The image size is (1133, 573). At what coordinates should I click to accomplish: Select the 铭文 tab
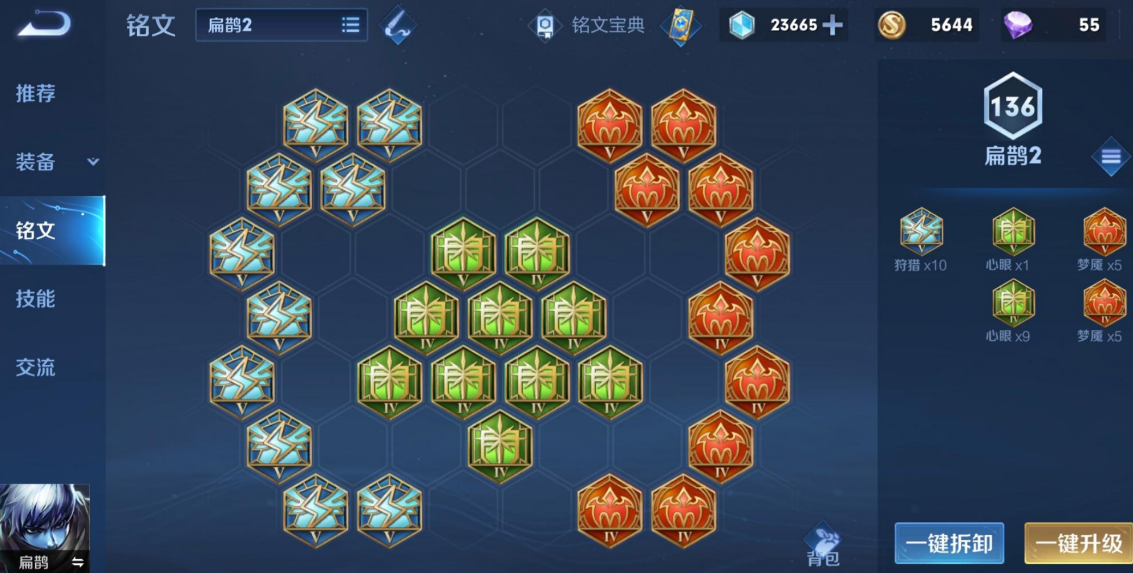36,231
